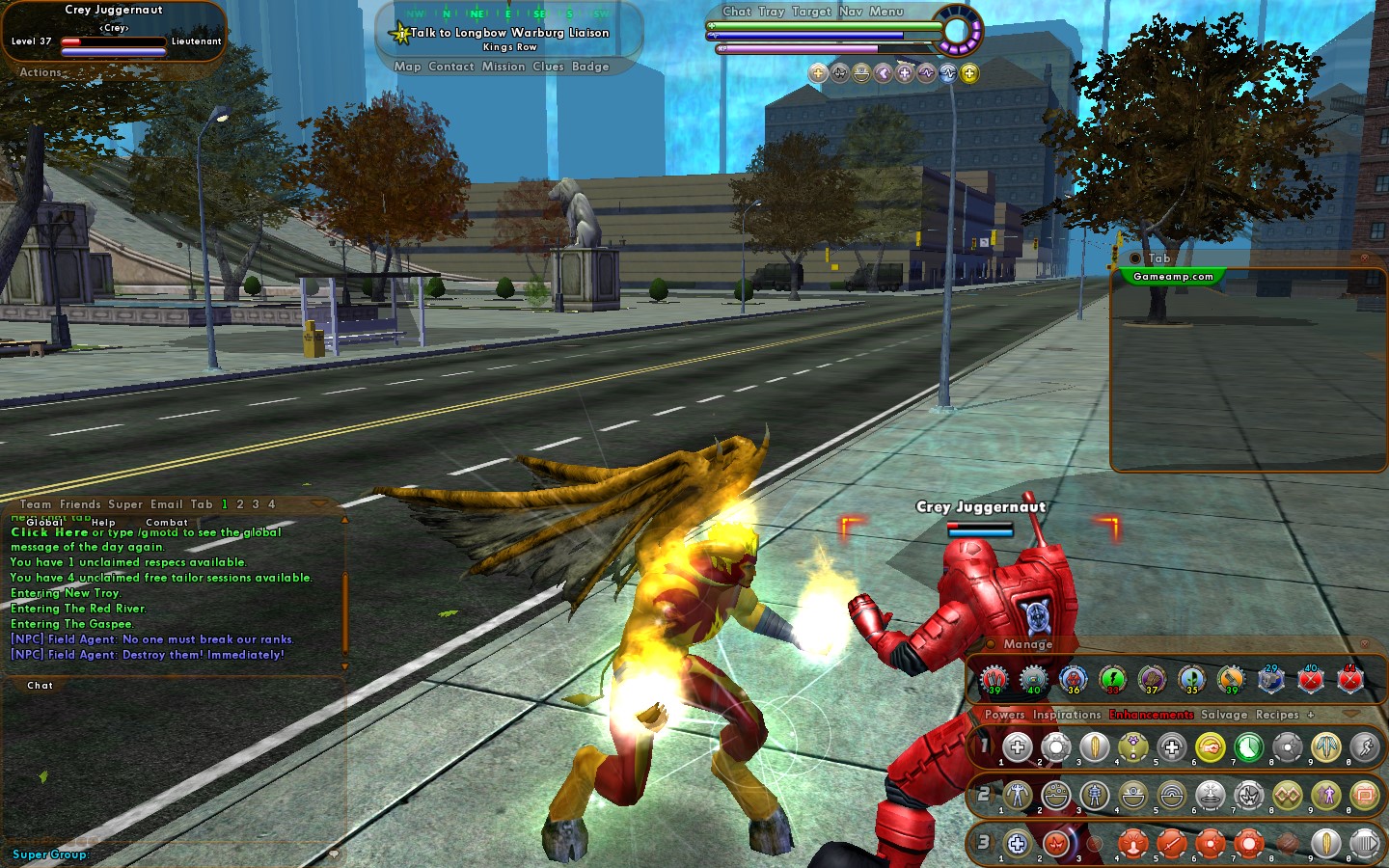Open the Map from the nav bar
Image resolution: width=1389 pixels, height=868 pixels.
[407, 67]
